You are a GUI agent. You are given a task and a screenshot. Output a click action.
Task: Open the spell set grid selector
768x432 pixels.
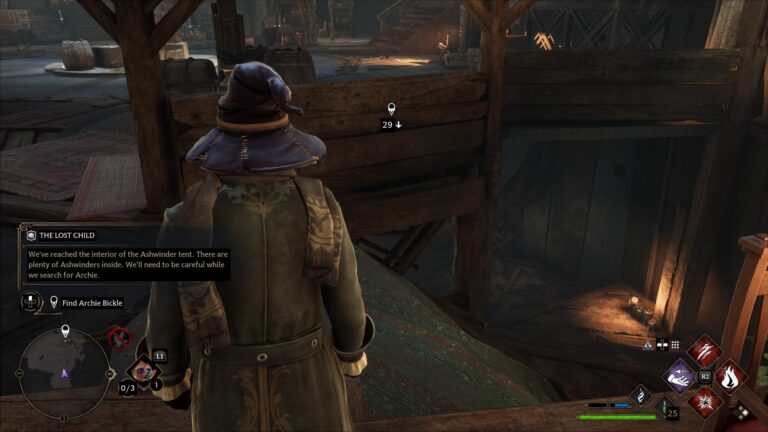pyautogui.click(x=675, y=343)
